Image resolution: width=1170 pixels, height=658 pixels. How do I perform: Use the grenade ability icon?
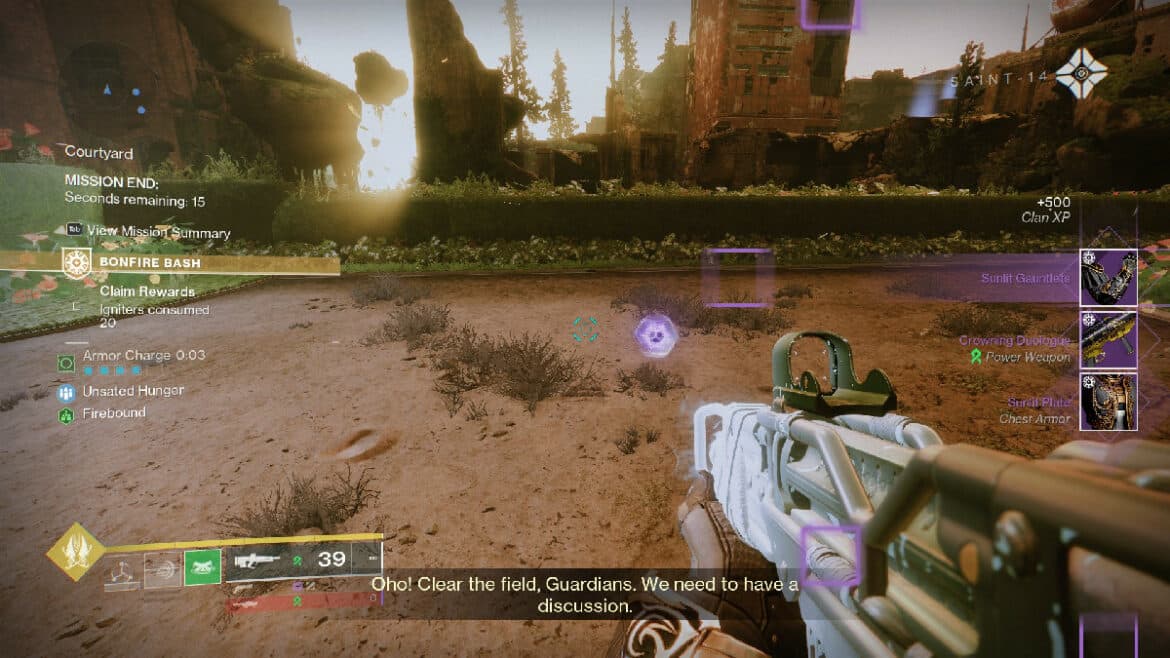(x=121, y=570)
